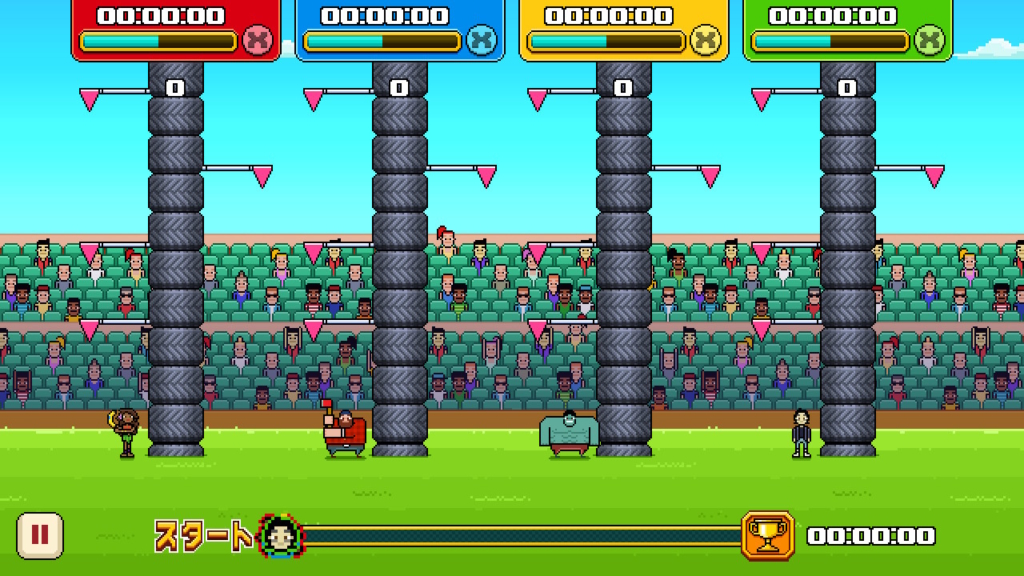This screenshot has width=1024, height=576.
Task: Click the X icon on the green player panel
Action: point(930,41)
